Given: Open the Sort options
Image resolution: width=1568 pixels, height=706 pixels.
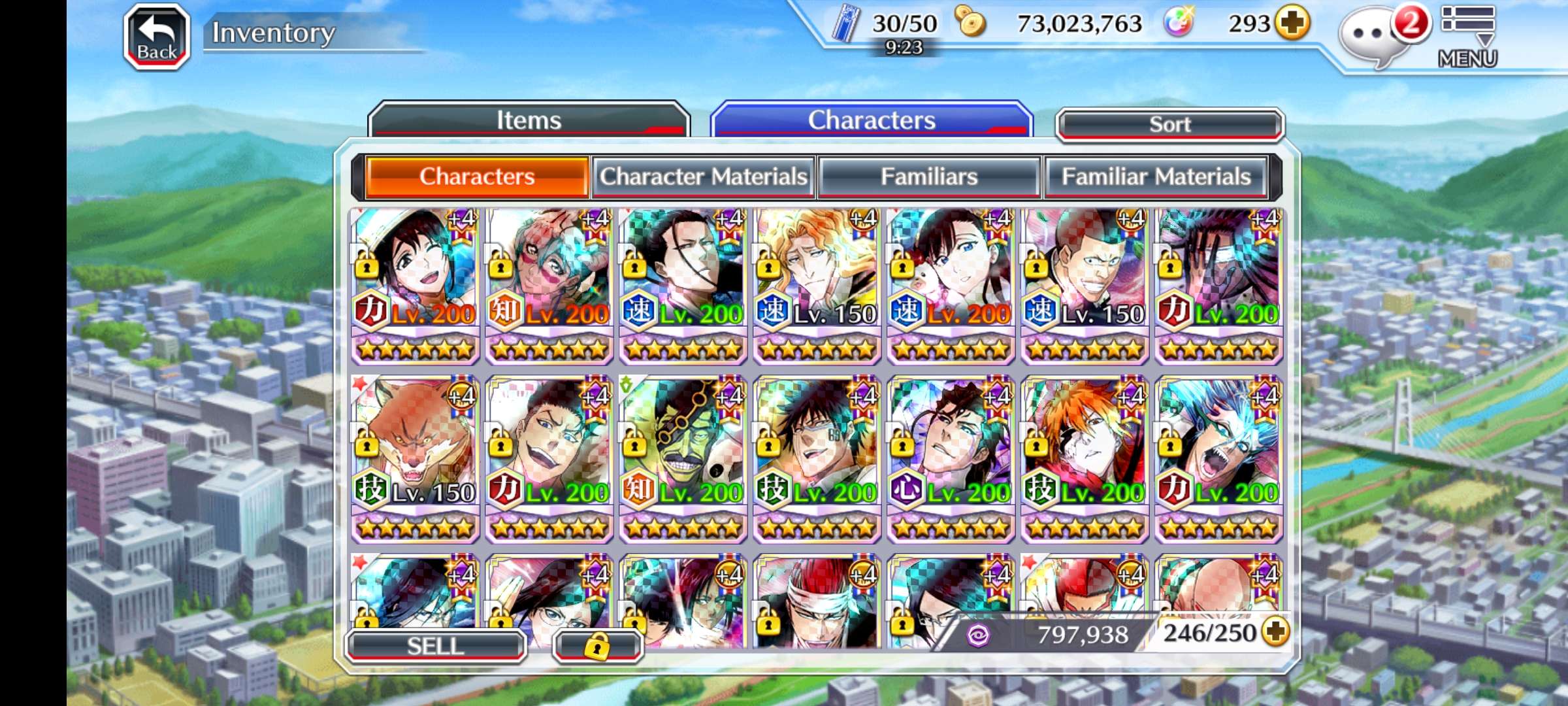Looking at the screenshot, I should [1169, 124].
